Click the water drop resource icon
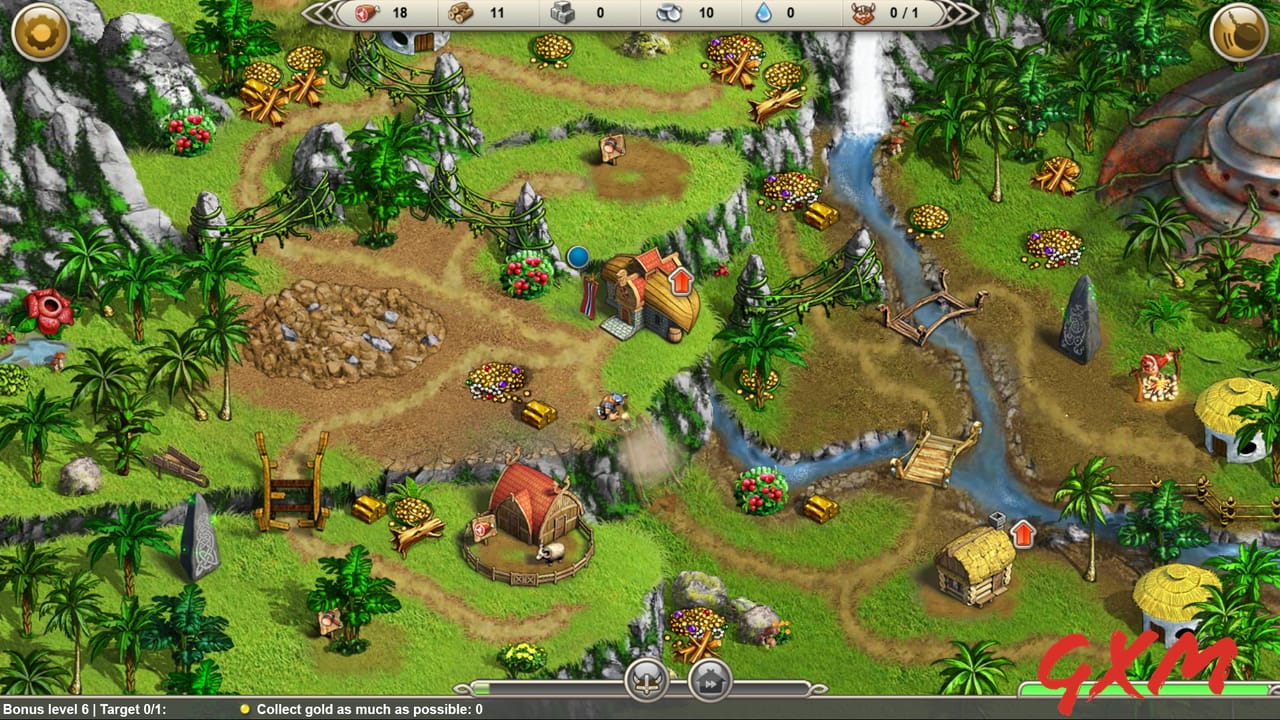The image size is (1280, 720). (x=764, y=14)
